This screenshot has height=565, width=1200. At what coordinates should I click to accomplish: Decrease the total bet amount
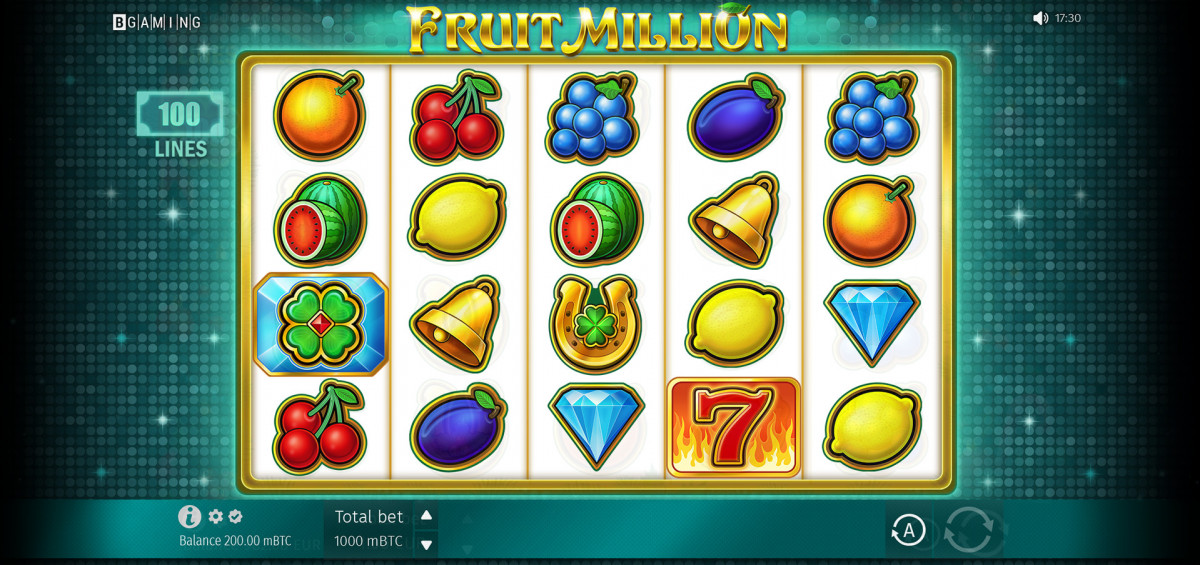click(x=426, y=544)
